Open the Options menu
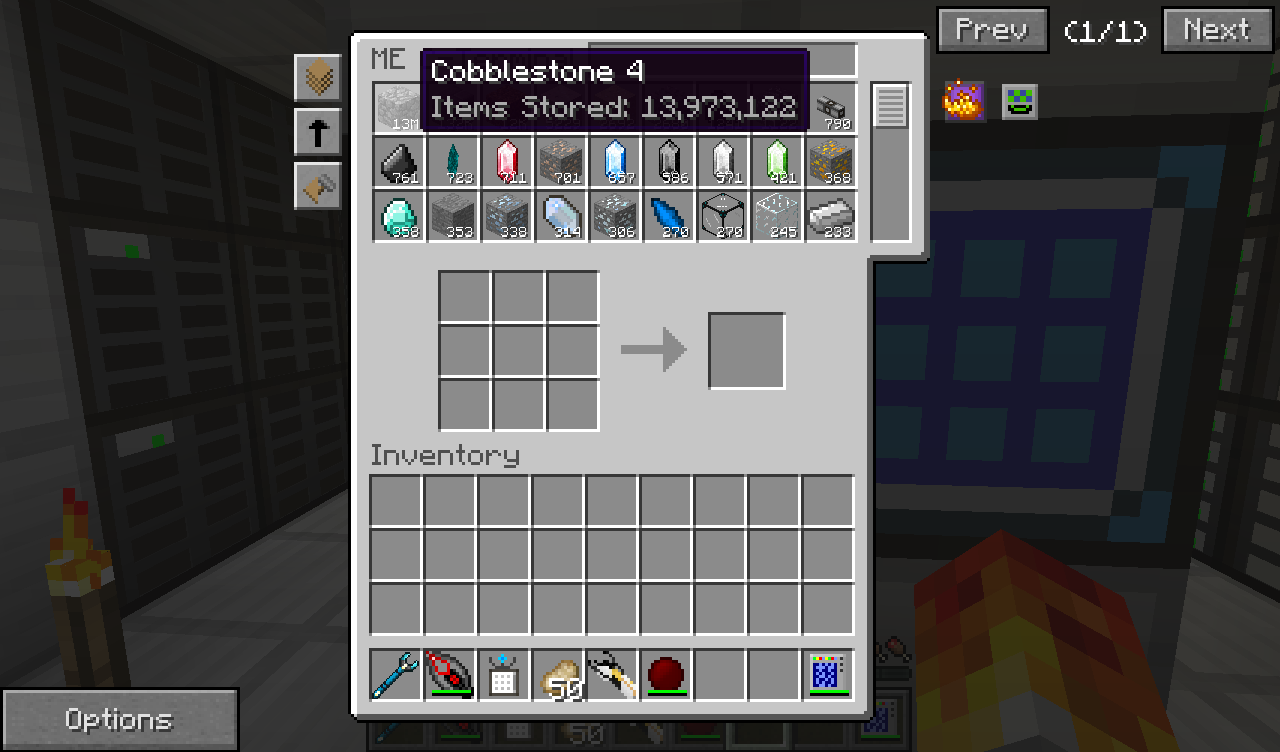This screenshot has width=1280, height=752. pos(119,719)
